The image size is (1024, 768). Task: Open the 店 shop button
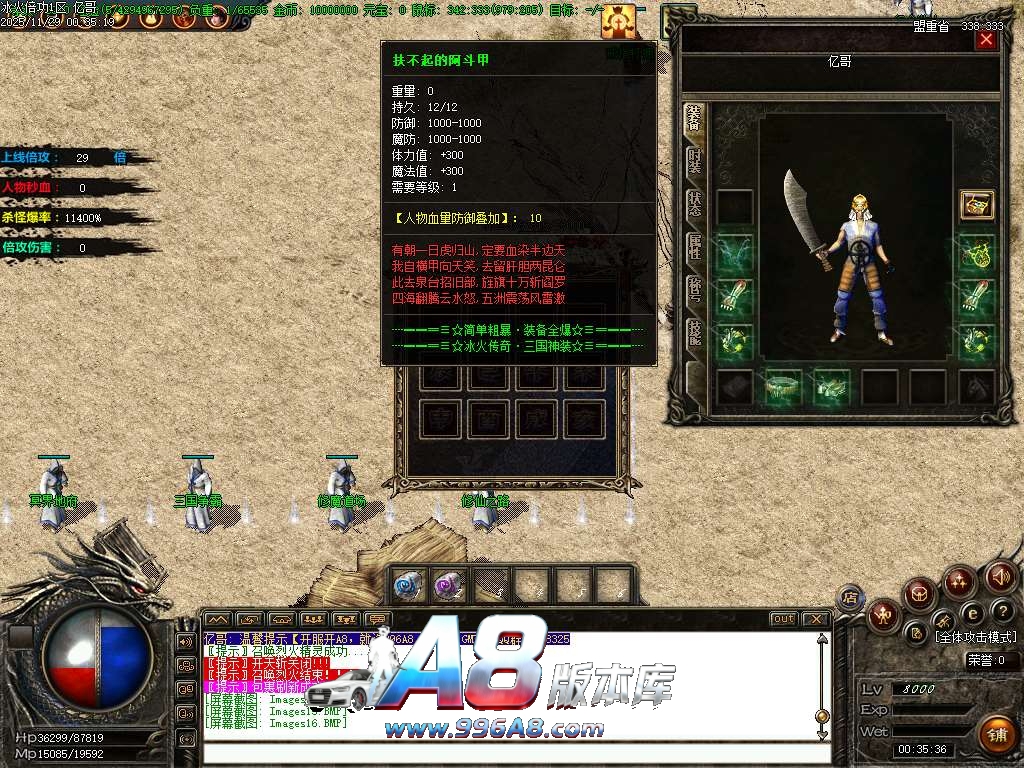point(850,598)
